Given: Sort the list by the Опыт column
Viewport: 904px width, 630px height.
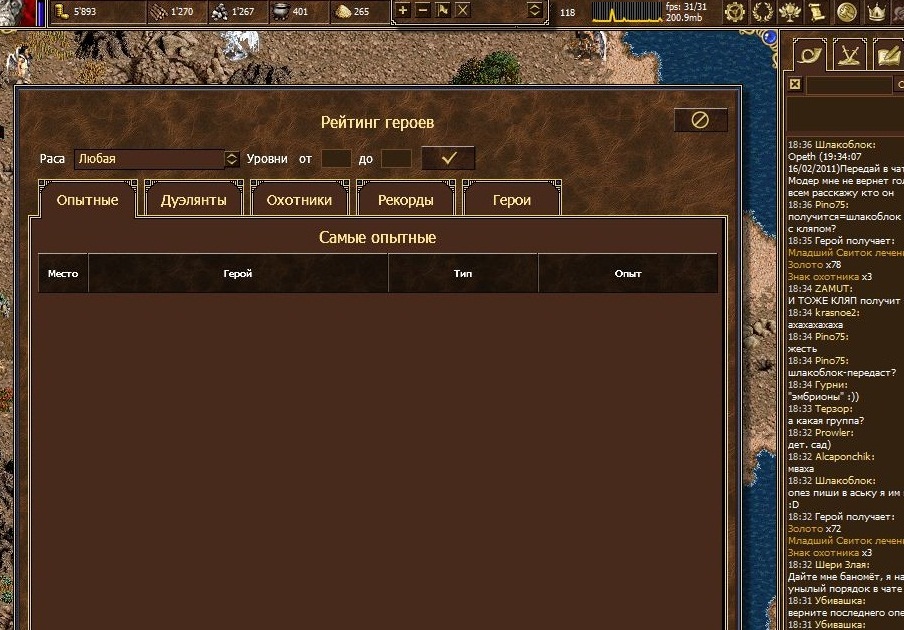Looking at the screenshot, I should point(628,273).
